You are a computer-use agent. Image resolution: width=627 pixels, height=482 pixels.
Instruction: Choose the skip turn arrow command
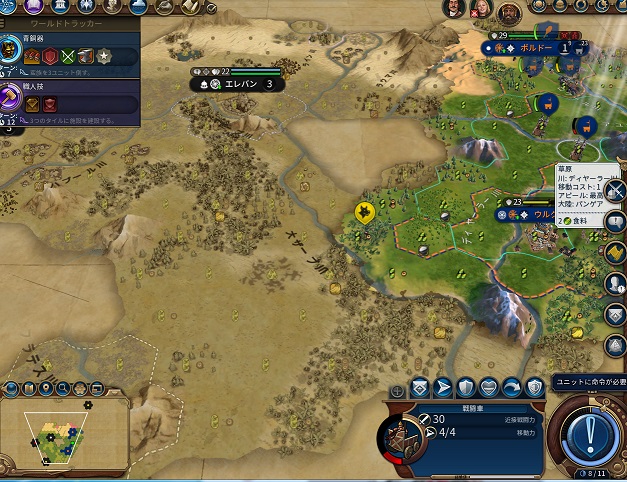coord(514,388)
